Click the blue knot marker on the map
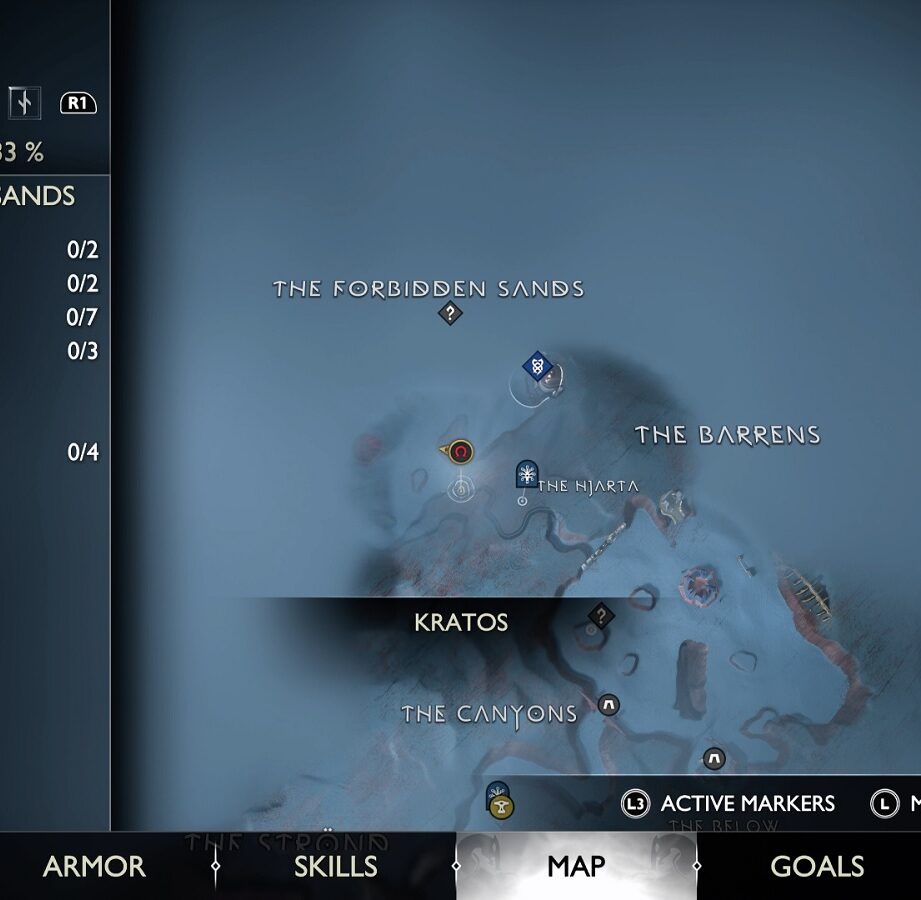 click(x=538, y=366)
